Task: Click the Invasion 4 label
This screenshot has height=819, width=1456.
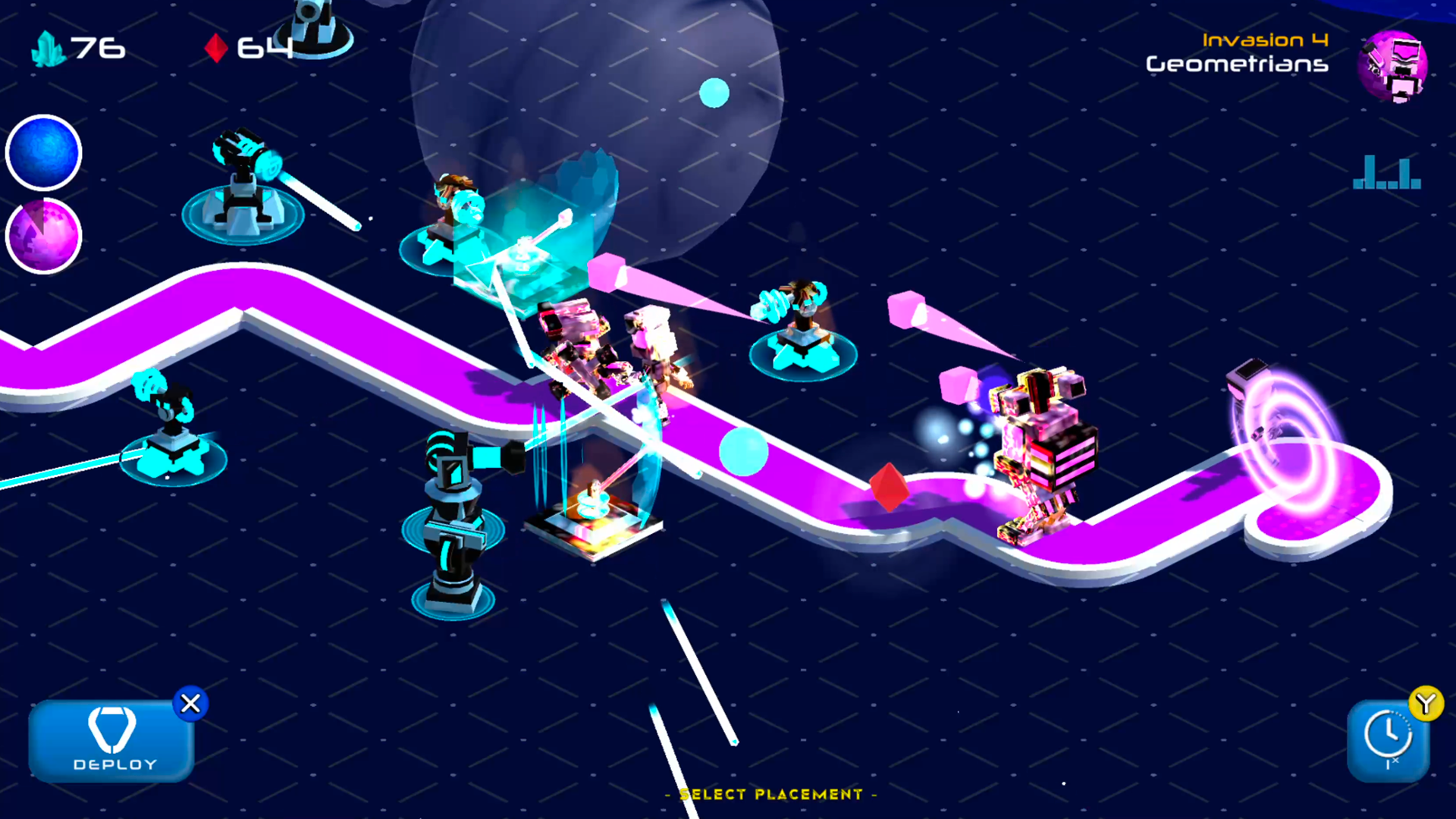Action: tap(1266, 39)
